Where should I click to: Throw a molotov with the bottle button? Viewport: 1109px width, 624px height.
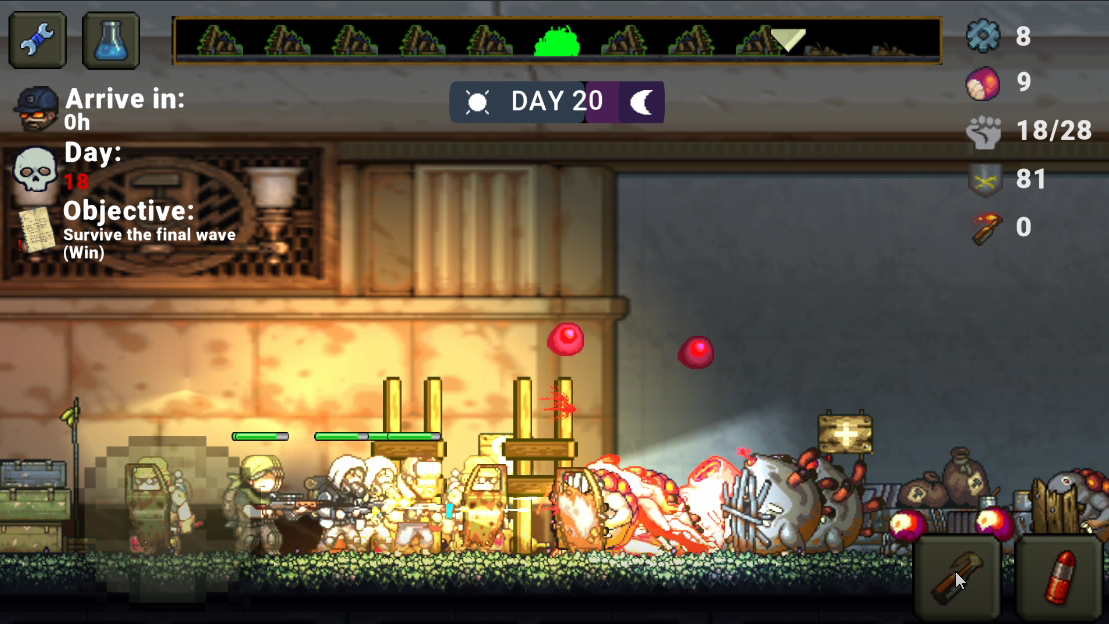pos(957,578)
